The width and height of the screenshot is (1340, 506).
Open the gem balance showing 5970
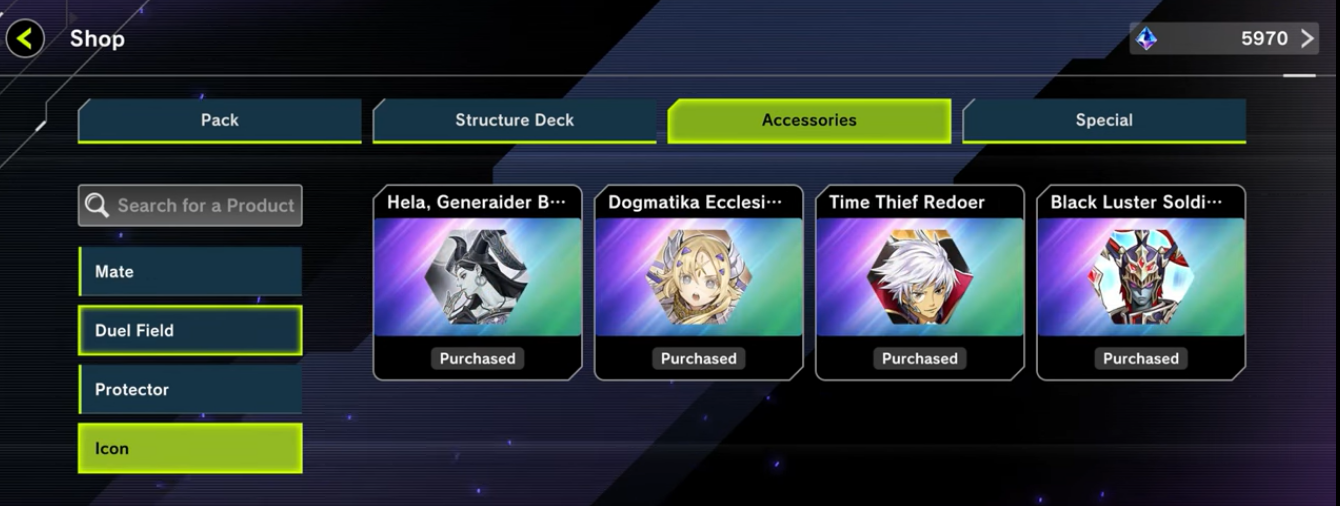1224,39
